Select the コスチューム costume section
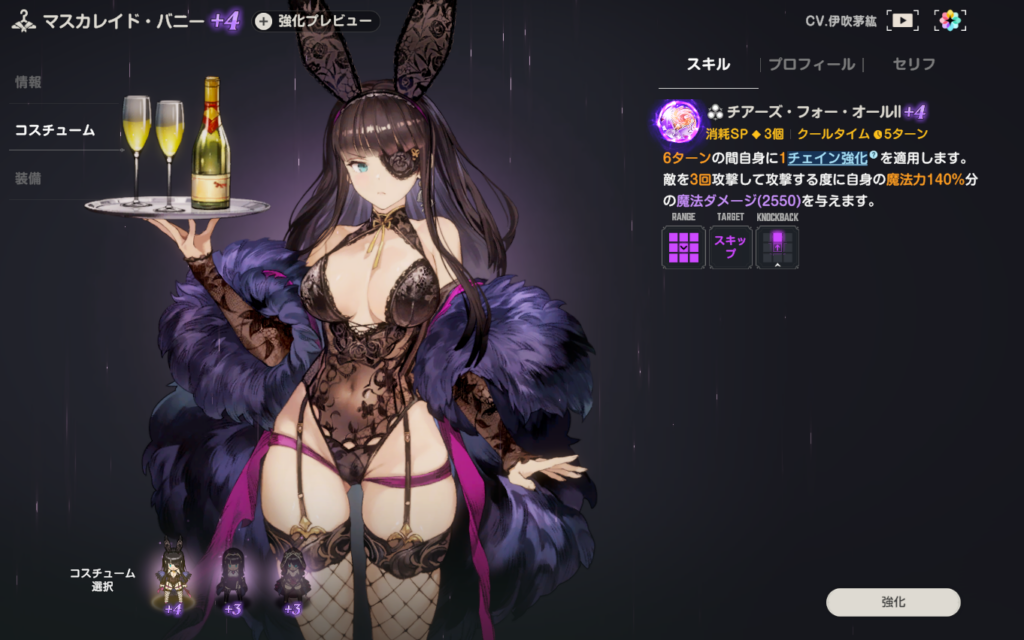 [55, 130]
